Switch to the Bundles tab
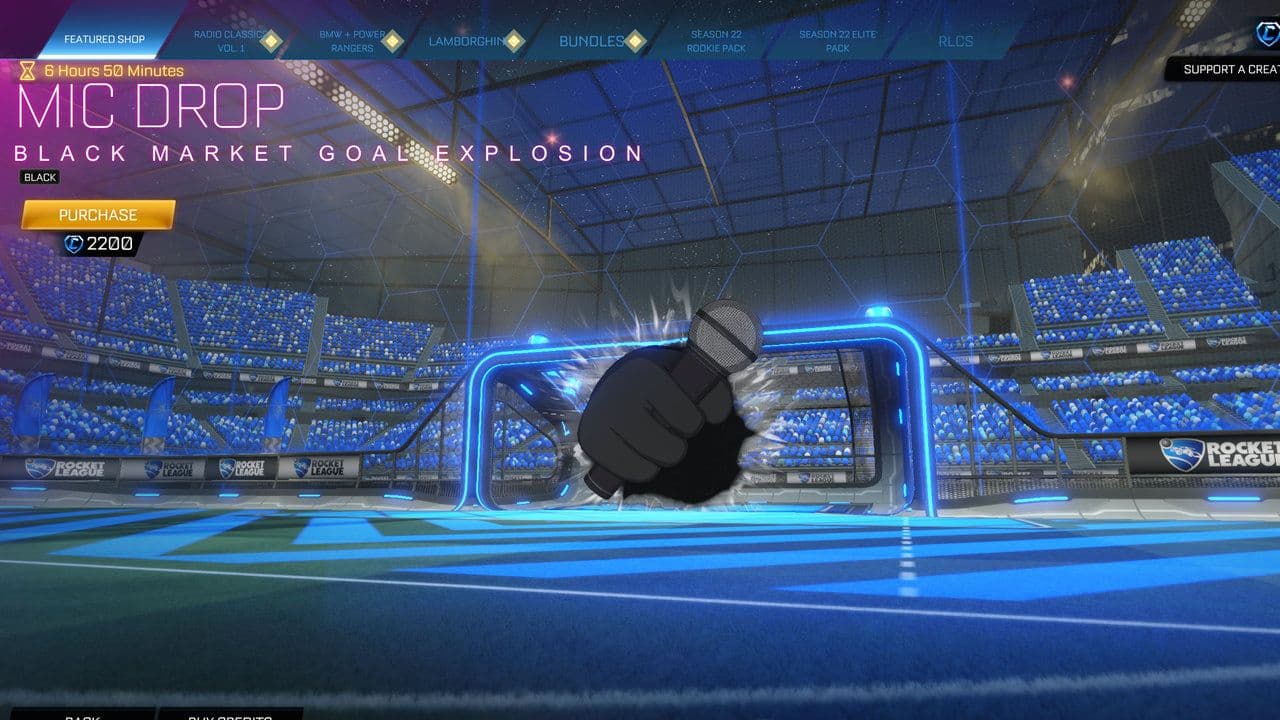 click(590, 42)
